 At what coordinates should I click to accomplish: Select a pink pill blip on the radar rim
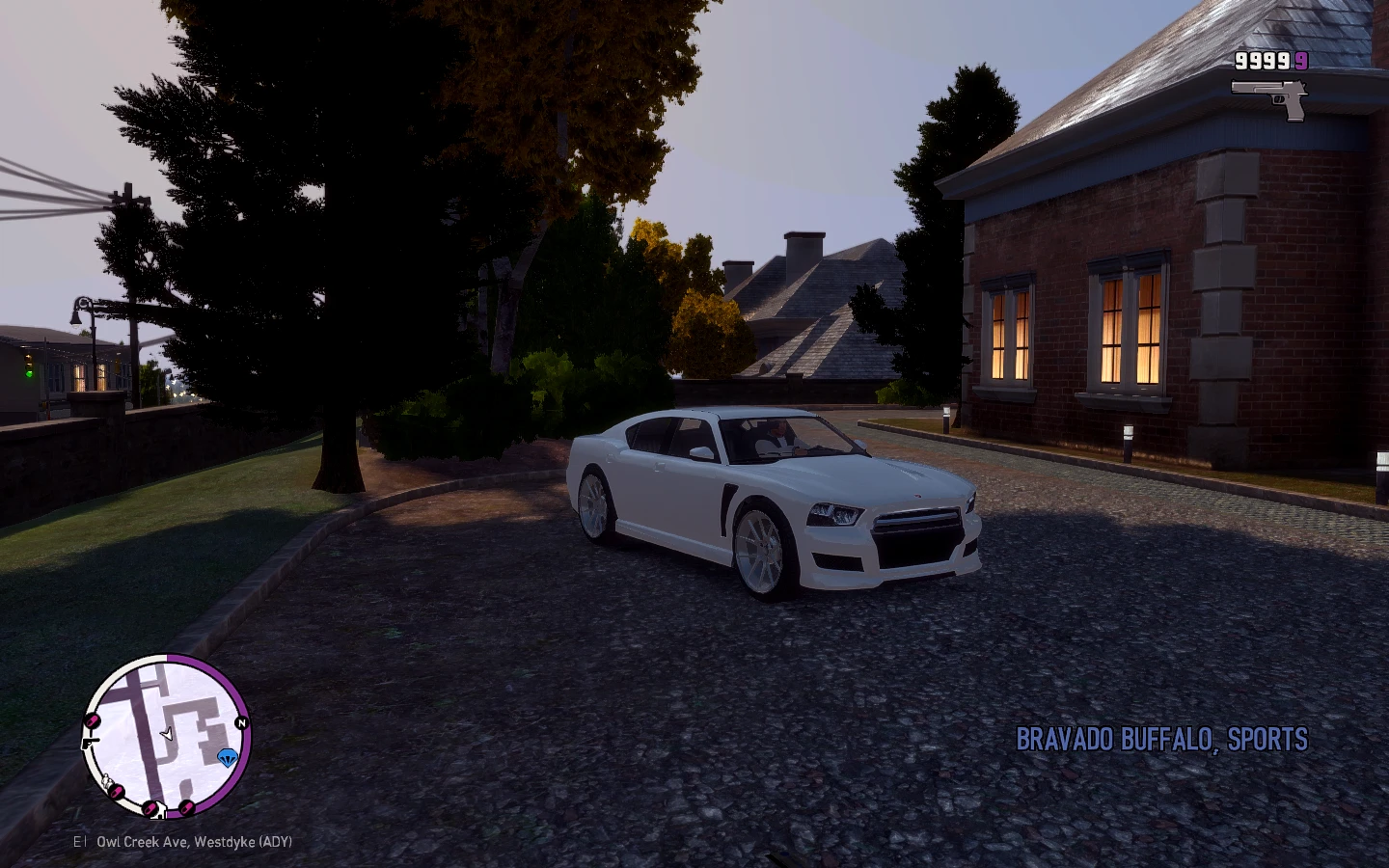93,720
